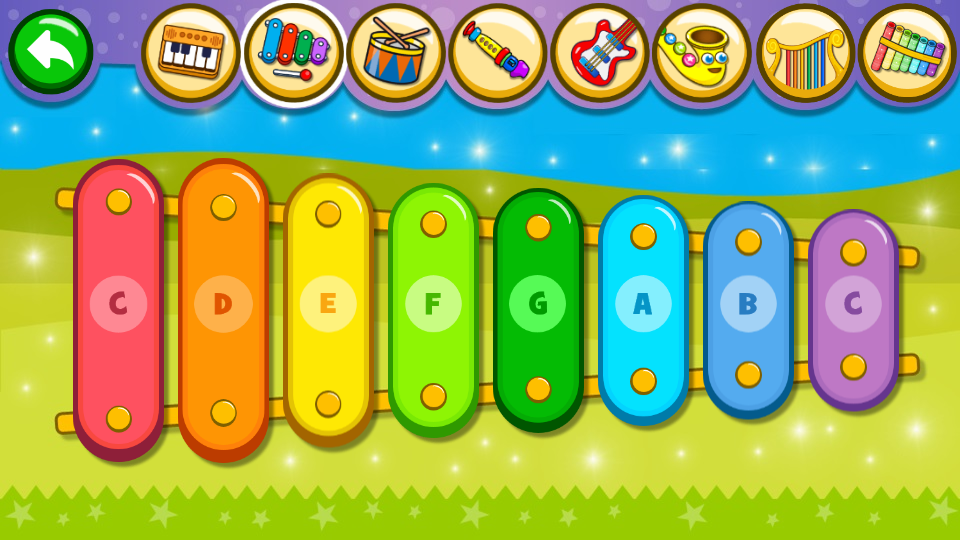This screenshot has width=960, height=540.
Task: Hit the purple high C bar
Action: tap(853, 305)
